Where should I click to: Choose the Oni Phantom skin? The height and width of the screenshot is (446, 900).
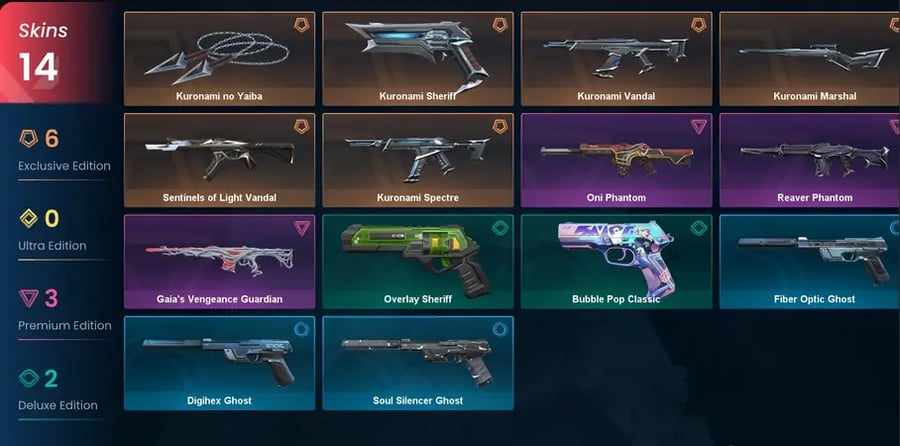[616, 160]
